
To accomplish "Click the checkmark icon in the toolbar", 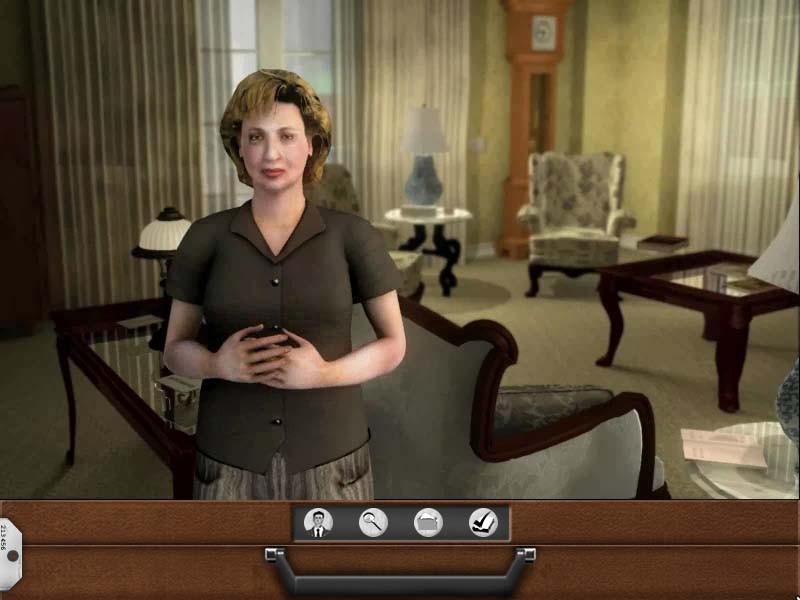I will pos(483,522).
